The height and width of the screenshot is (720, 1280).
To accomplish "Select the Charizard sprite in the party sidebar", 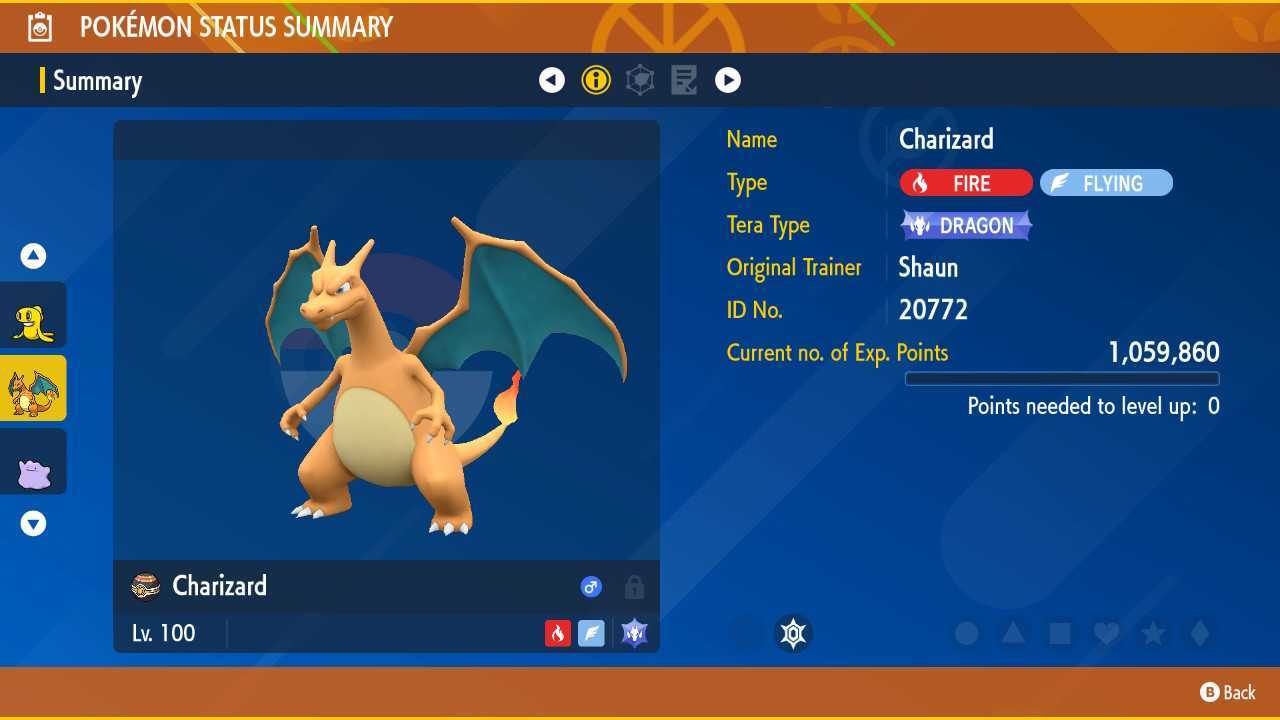I will click(x=33, y=389).
